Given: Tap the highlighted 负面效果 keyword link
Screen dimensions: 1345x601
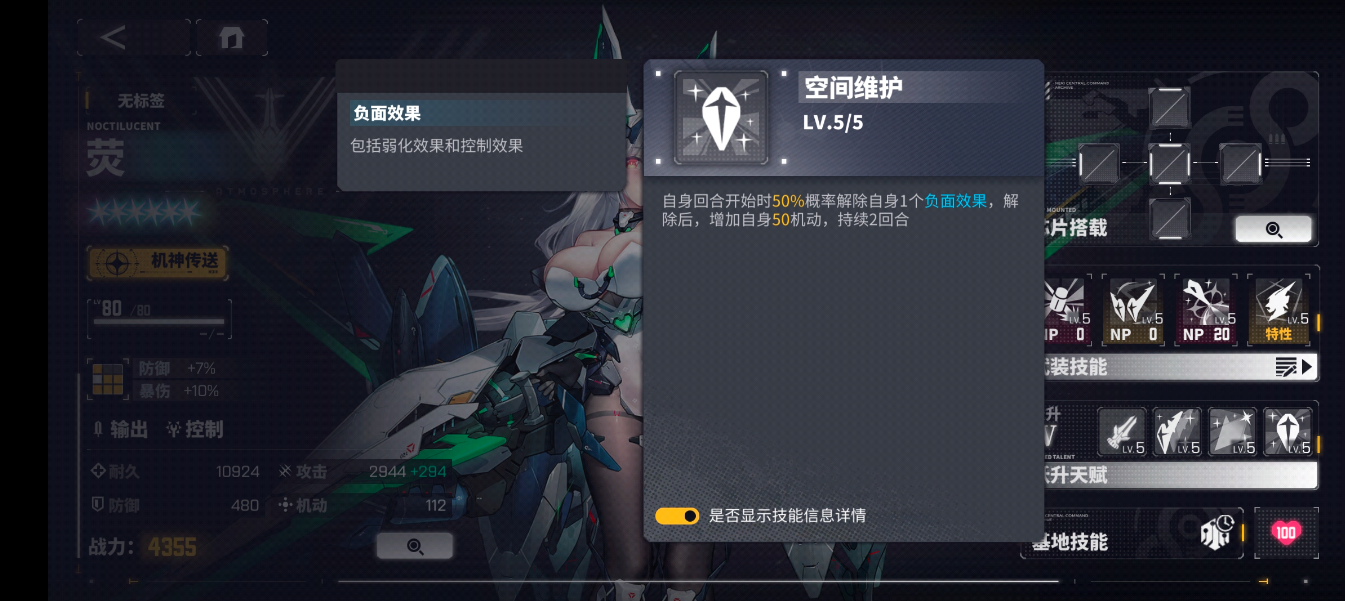Looking at the screenshot, I should tap(955, 201).
